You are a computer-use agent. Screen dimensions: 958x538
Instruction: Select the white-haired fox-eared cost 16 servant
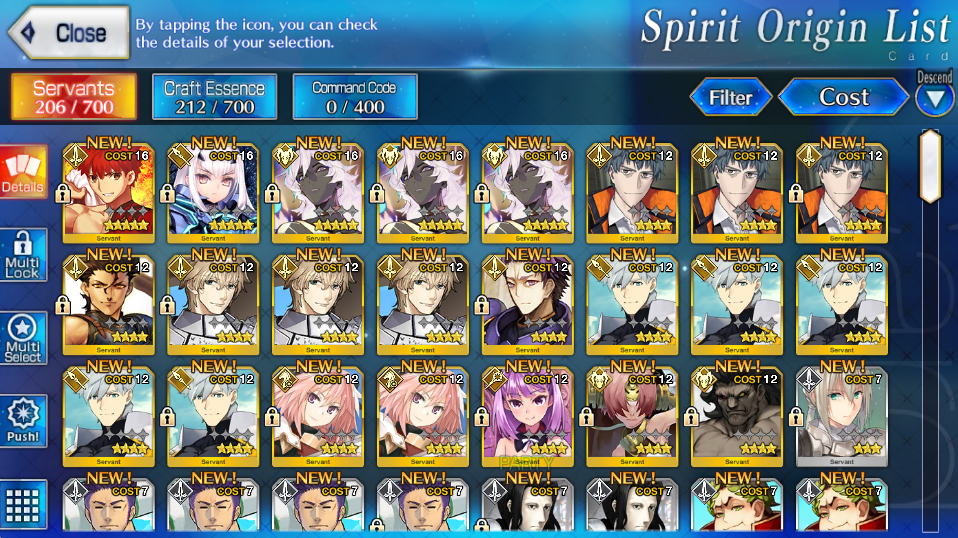pos(213,190)
